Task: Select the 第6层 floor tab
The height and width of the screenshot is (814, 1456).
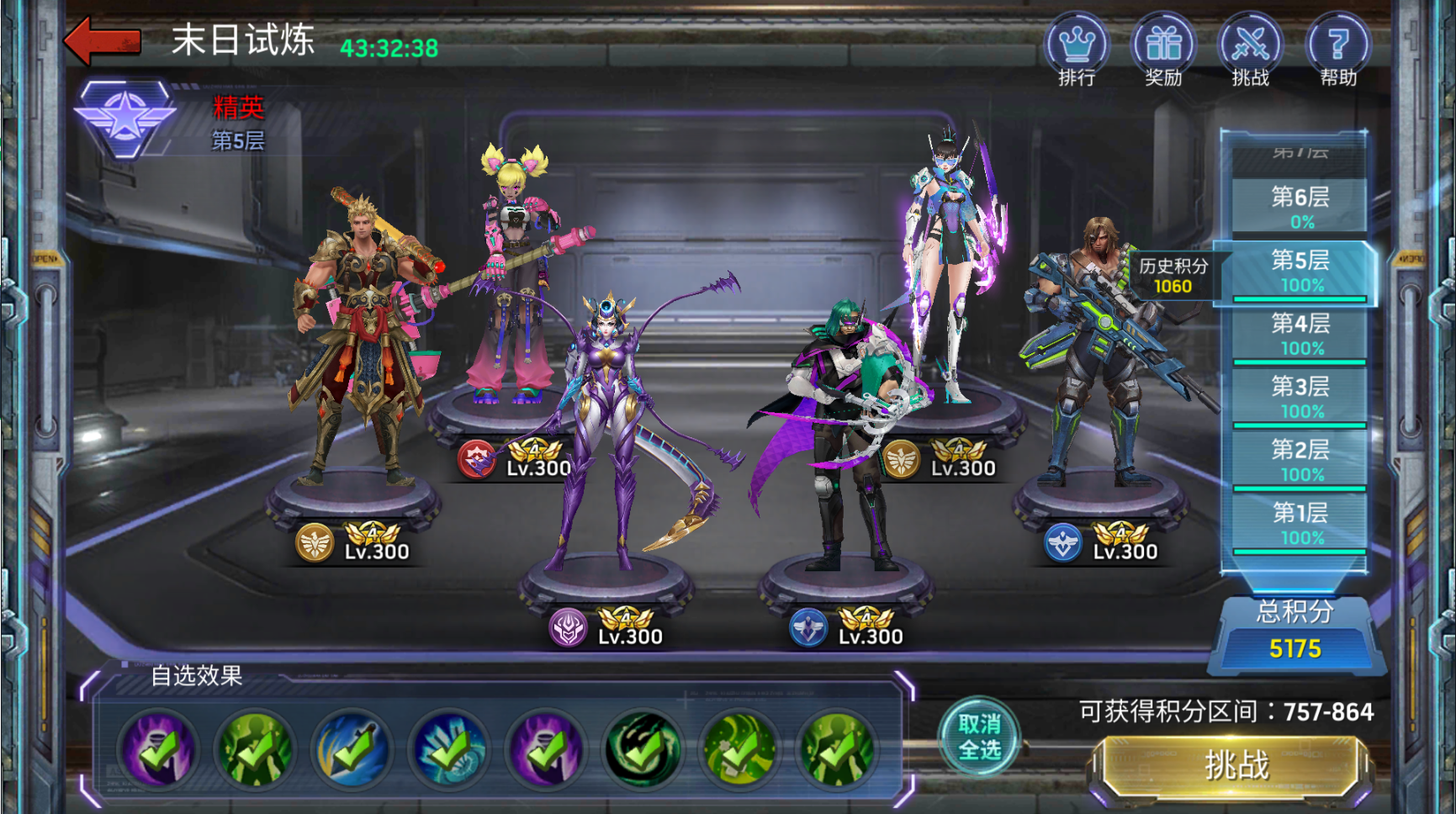Action: pyautogui.click(x=1300, y=205)
